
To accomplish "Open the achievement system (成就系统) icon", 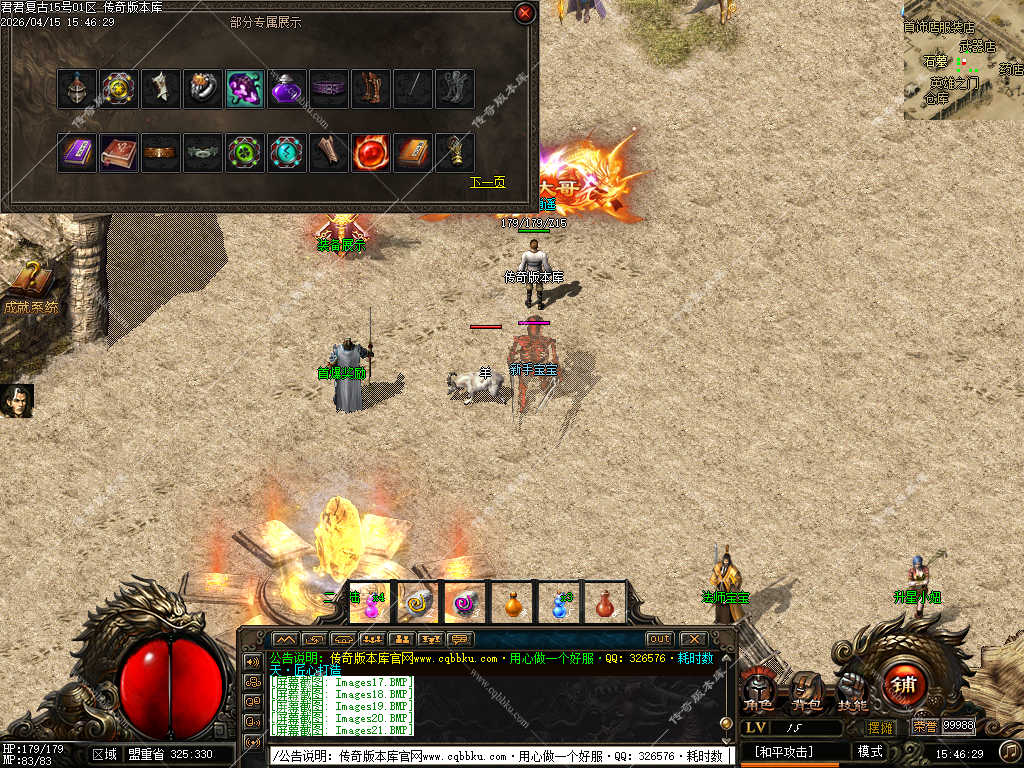I will (x=31, y=287).
